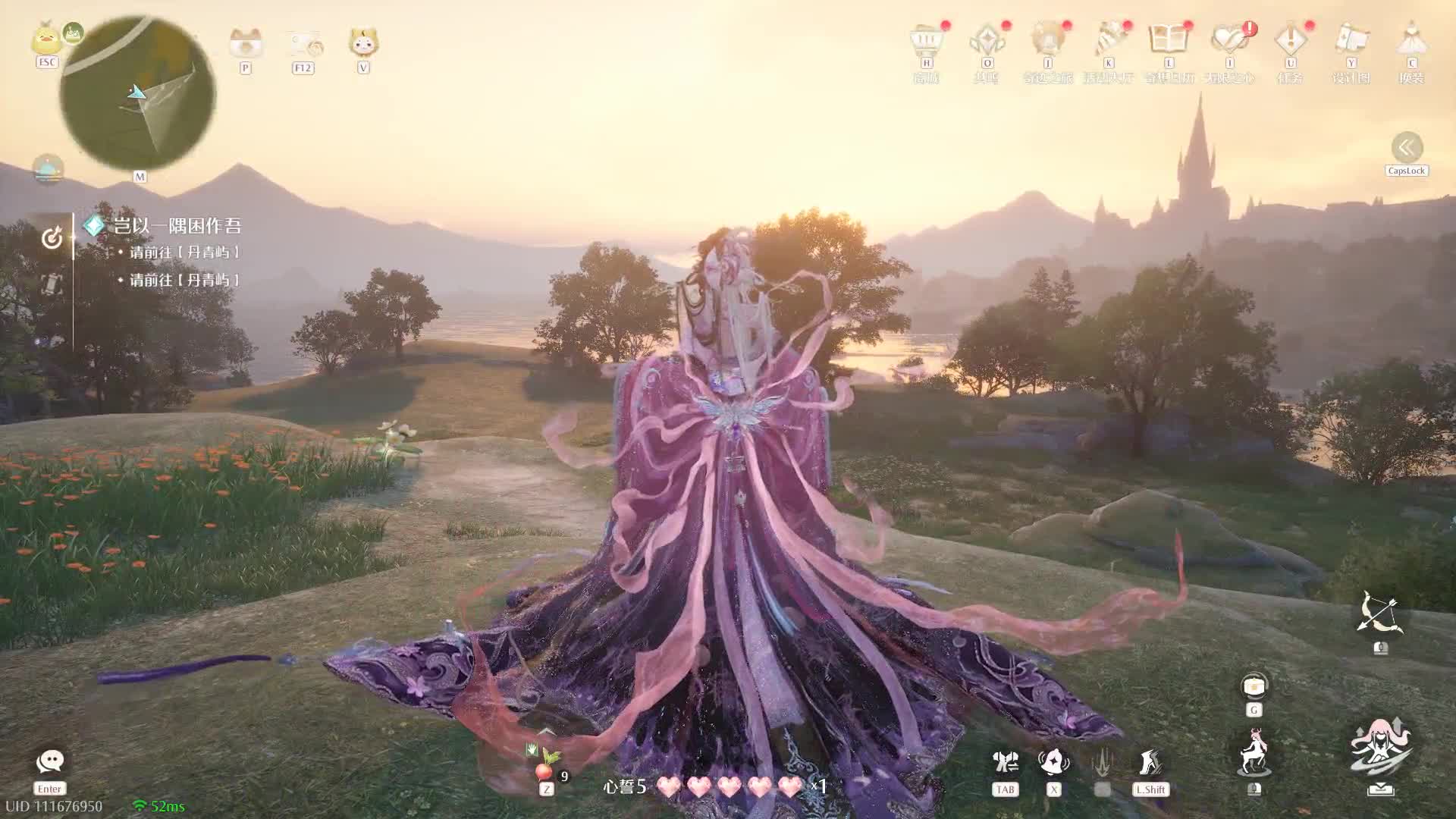Open the Heart of Infinity (无限之心) icon
Image resolution: width=1456 pixels, height=819 pixels.
click(1229, 40)
